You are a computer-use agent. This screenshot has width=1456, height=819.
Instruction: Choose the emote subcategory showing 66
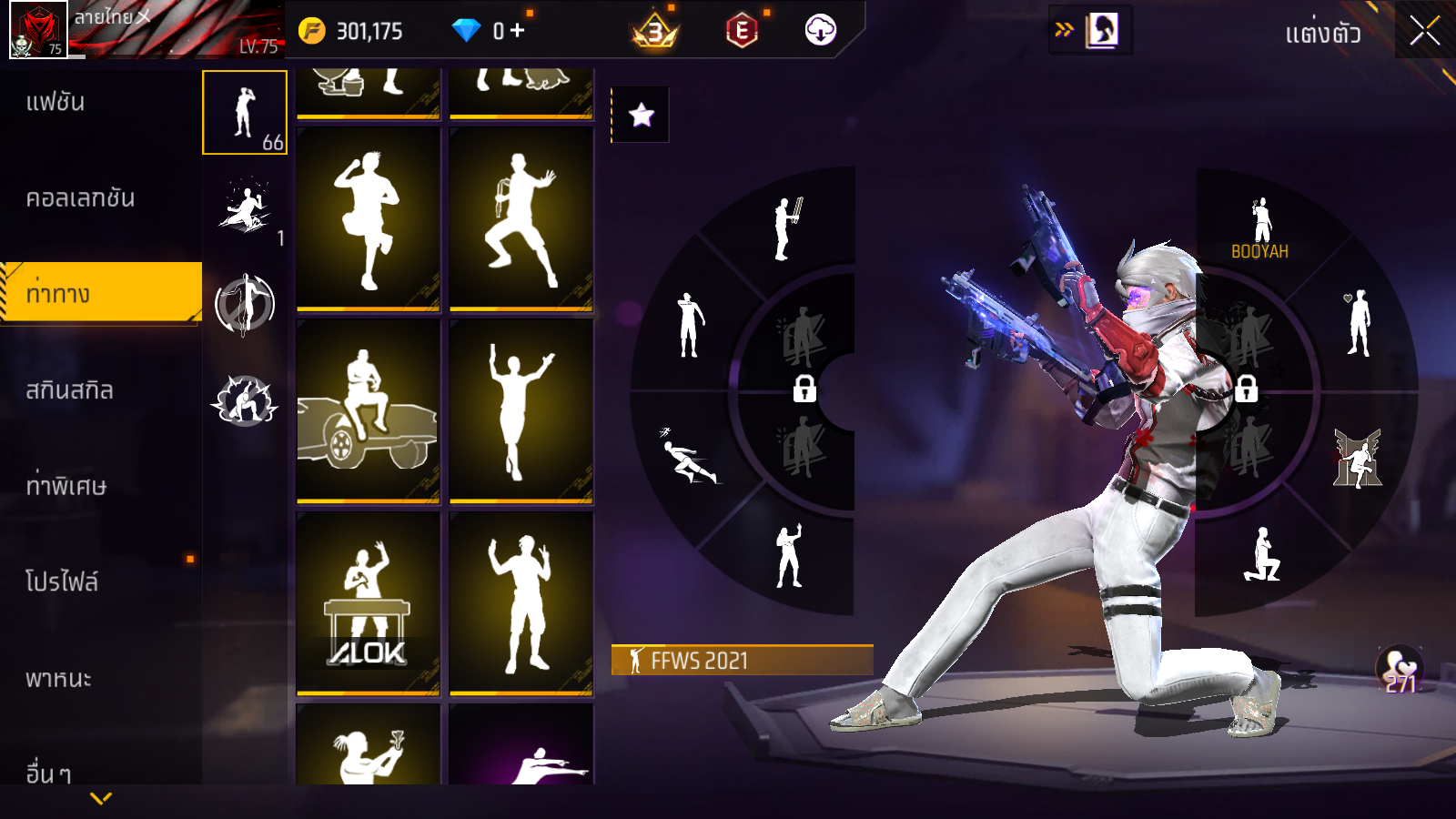(x=244, y=113)
